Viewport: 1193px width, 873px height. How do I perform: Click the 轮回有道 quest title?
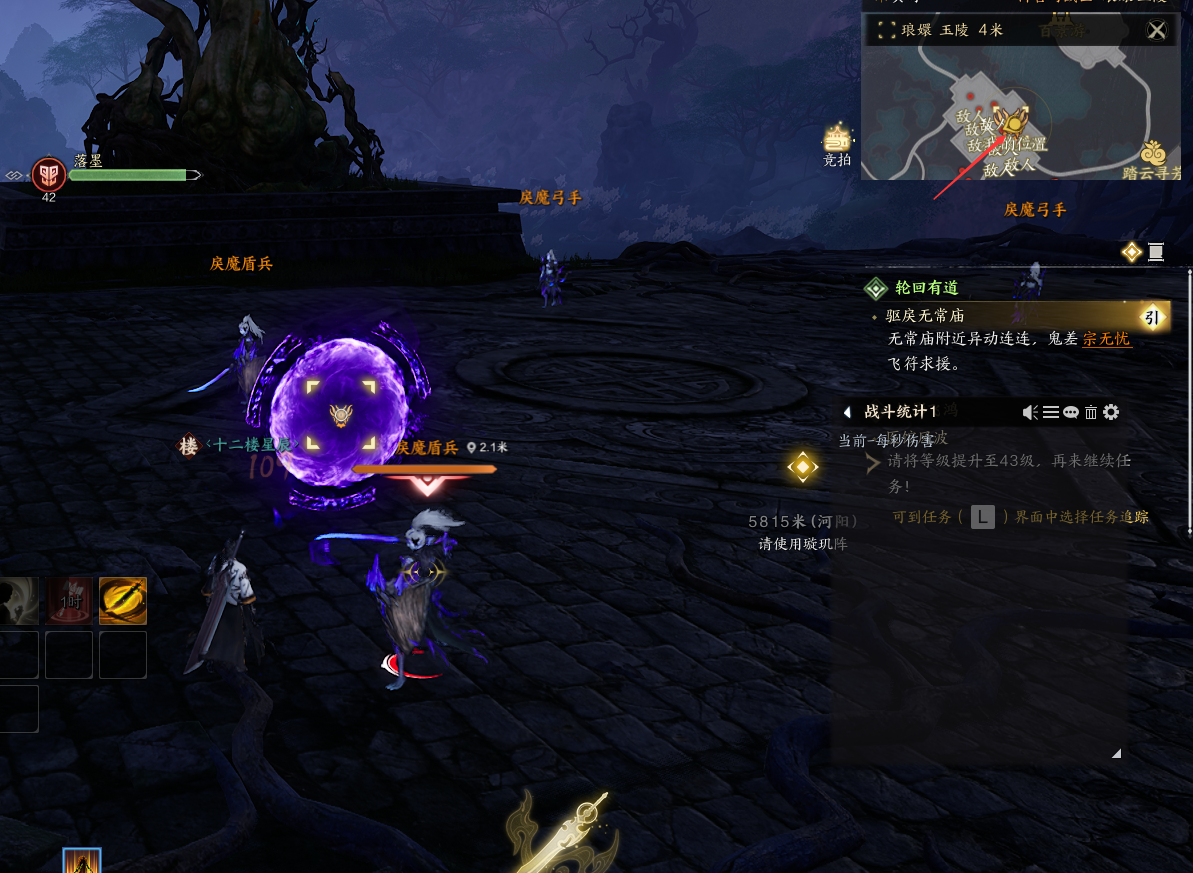pyautogui.click(x=926, y=288)
